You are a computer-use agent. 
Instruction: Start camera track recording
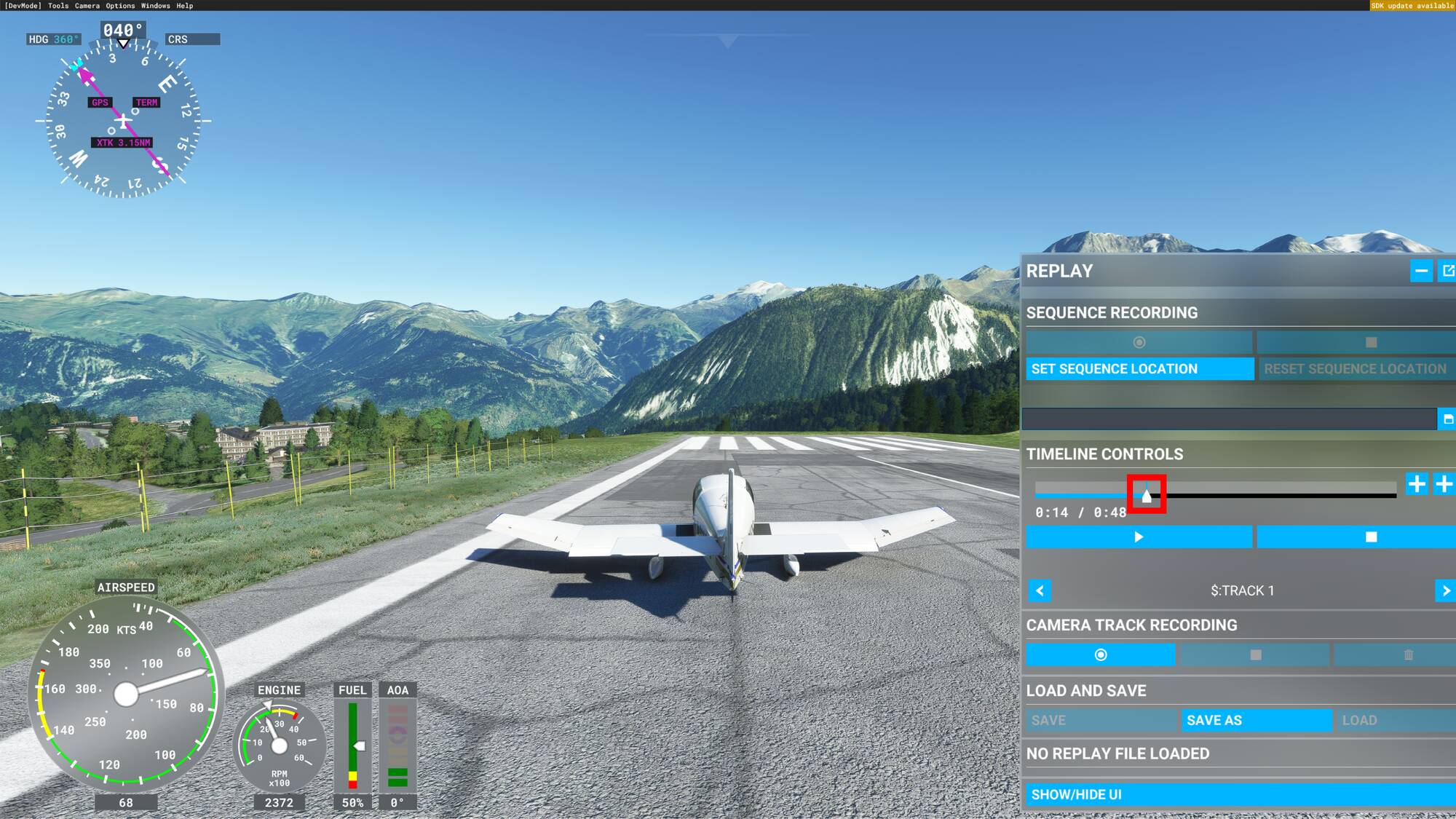coord(1100,655)
